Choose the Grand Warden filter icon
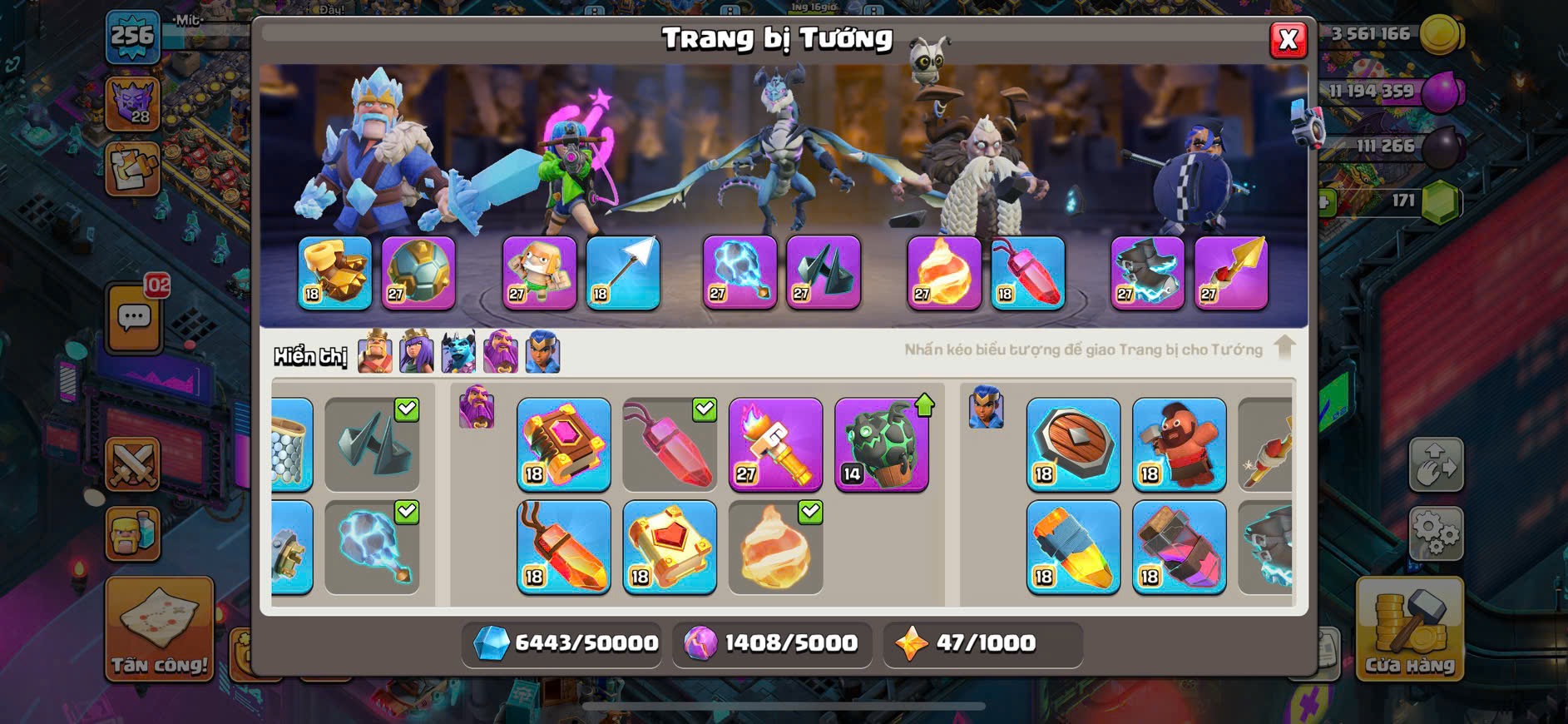Image resolution: width=1568 pixels, height=724 pixels. tap(501, 352)
